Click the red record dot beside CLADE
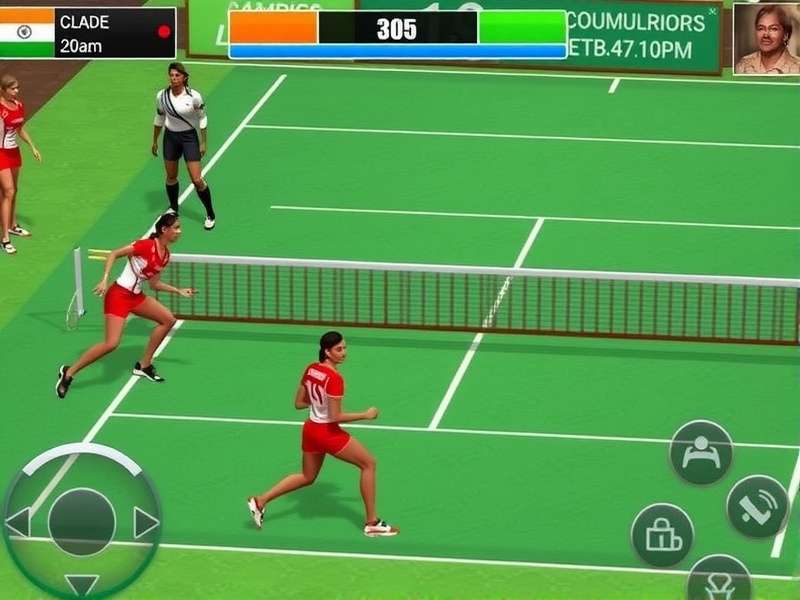This screenshot has width=800, height=600. (164, 31)
